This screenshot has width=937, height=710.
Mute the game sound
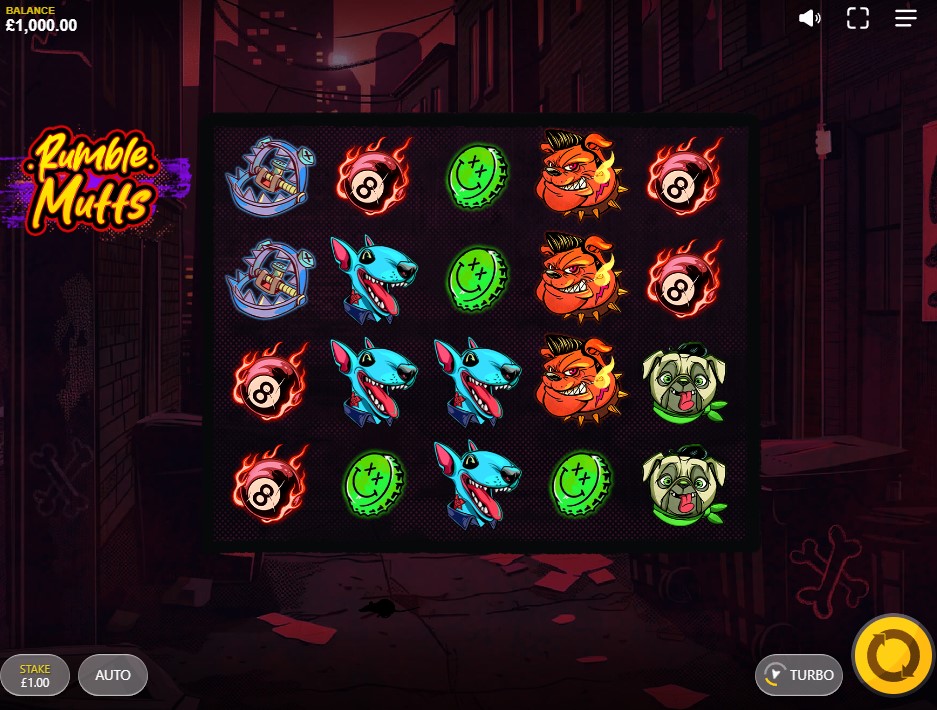[809, 18]
